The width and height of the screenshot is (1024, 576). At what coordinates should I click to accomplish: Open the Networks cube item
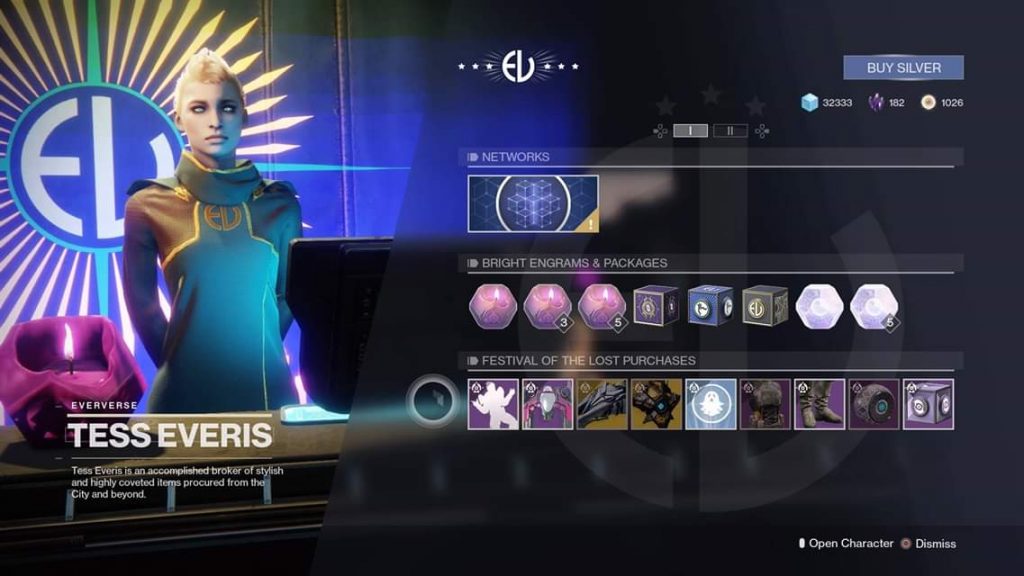[533, 204]
